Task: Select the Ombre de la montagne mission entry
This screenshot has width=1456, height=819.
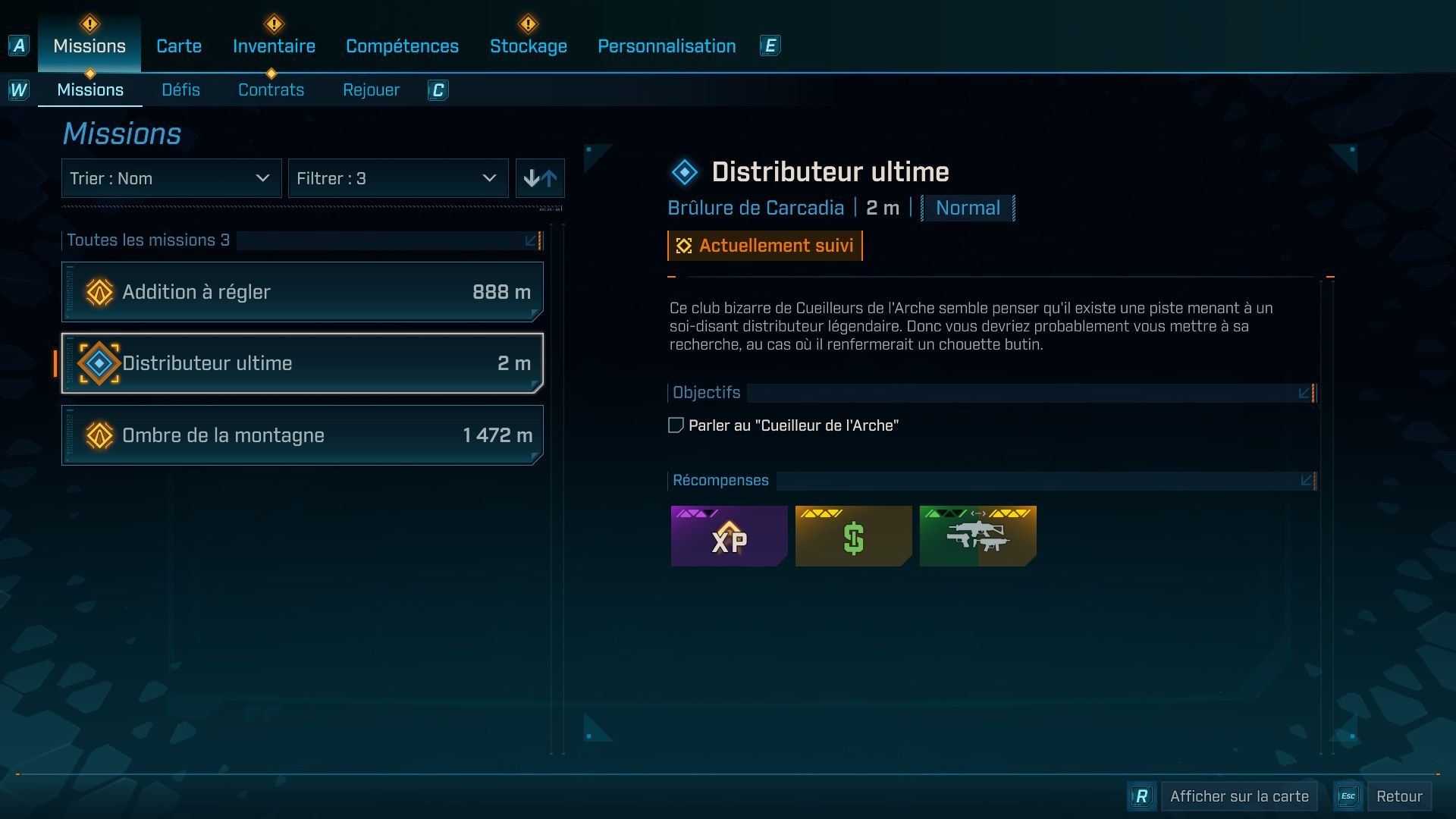Action: click(x=302, y=435)
